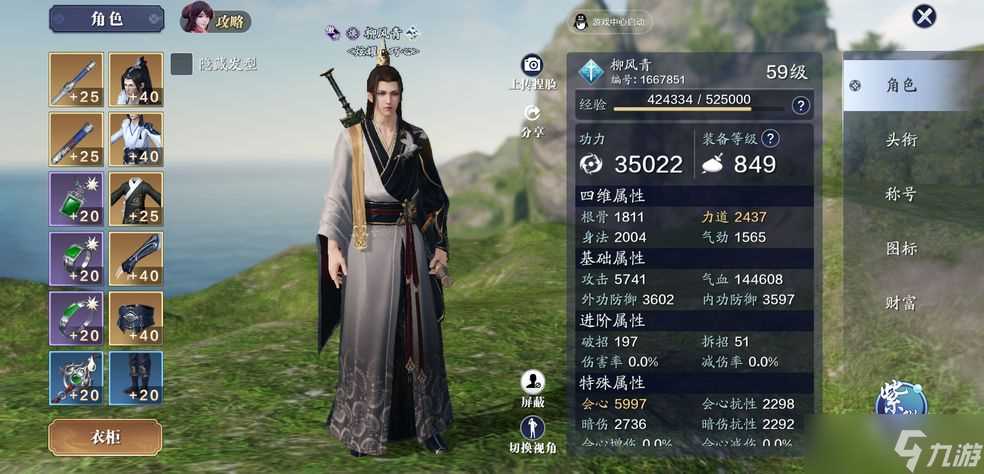Select the character portrait headgear slot

[136, 79]
